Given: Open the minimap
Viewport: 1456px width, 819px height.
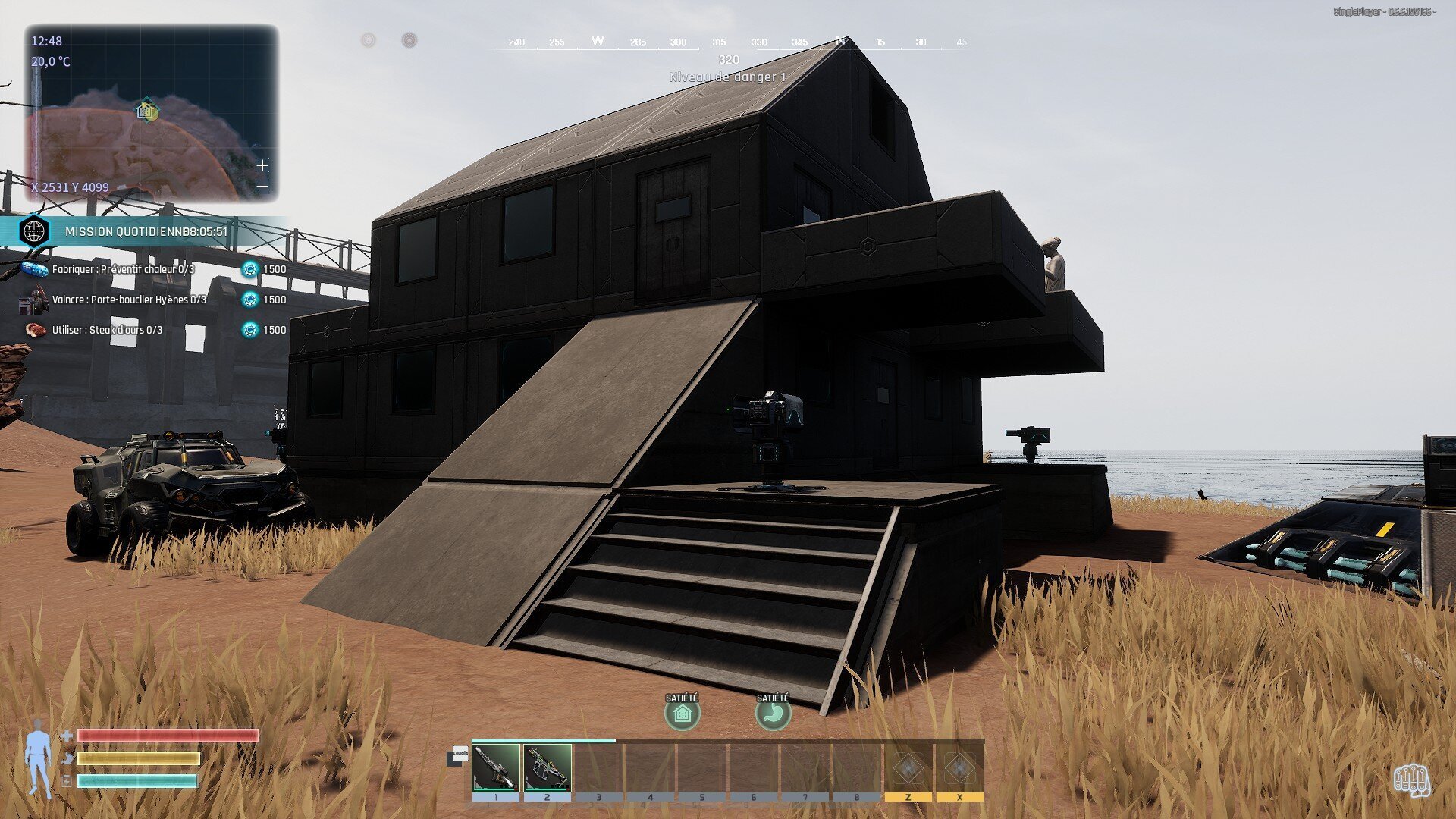Looking at the screenshot, I should tap(152, 114).
